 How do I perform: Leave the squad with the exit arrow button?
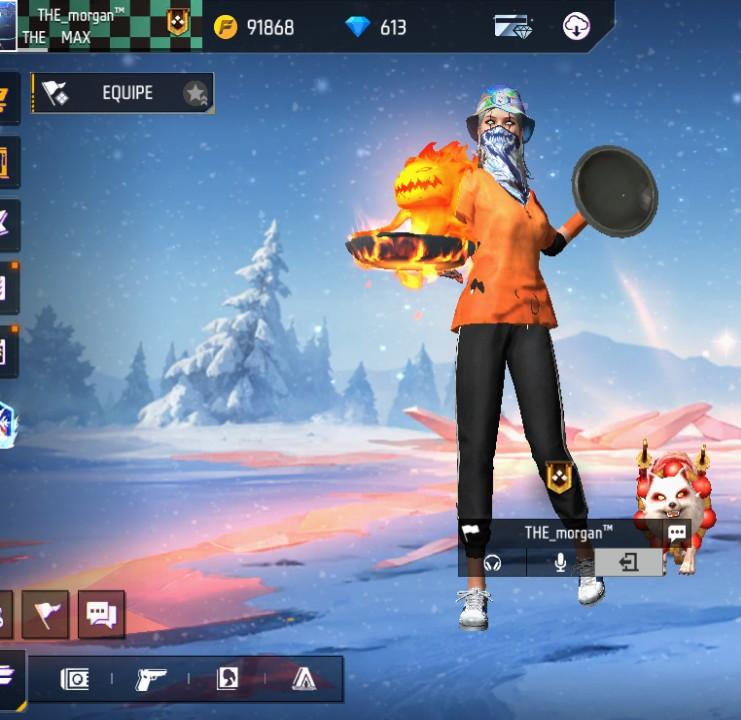pyautogui.click(x=628, y=563)
